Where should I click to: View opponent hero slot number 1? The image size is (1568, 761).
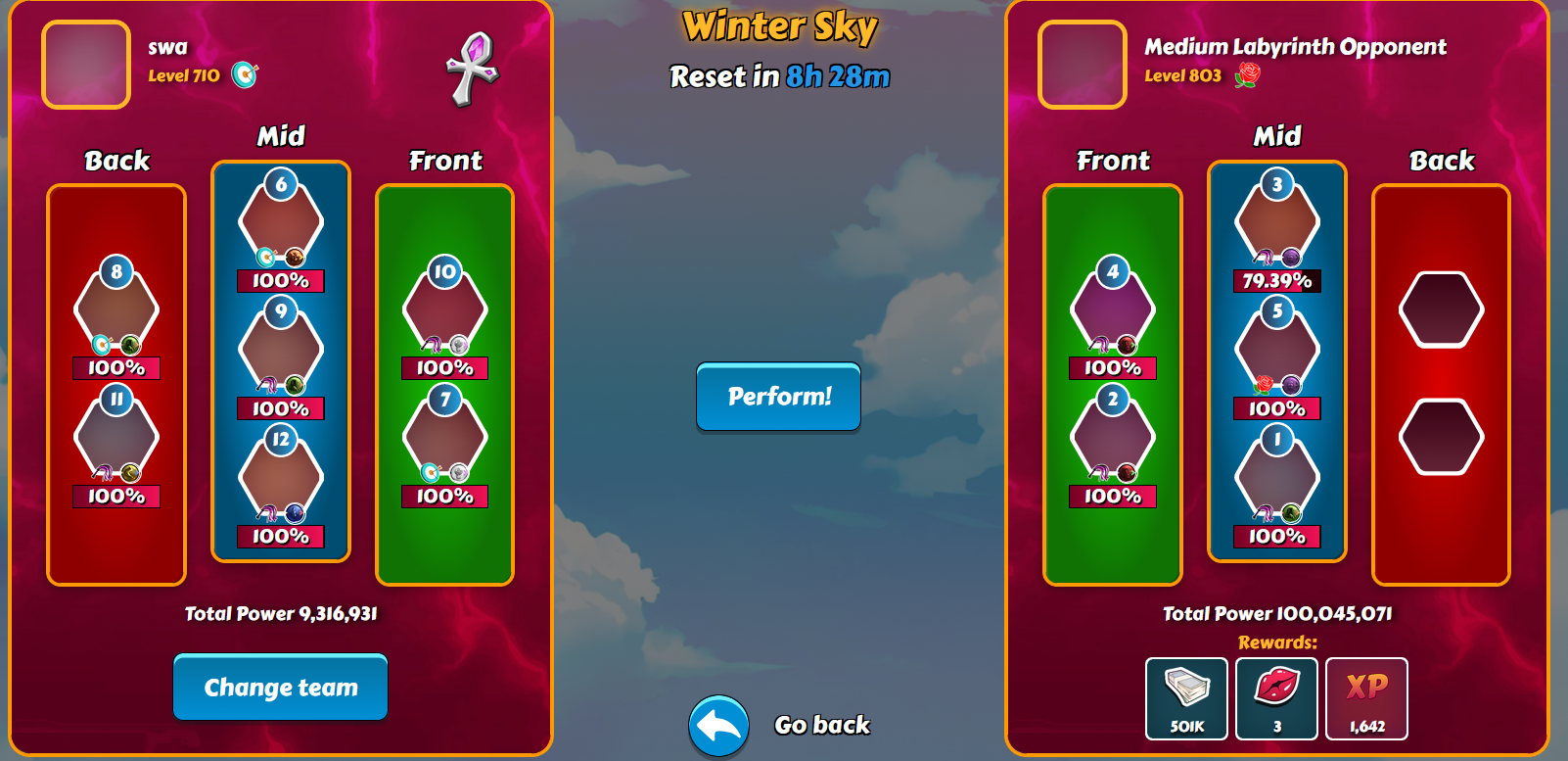tap(1277, 478)
